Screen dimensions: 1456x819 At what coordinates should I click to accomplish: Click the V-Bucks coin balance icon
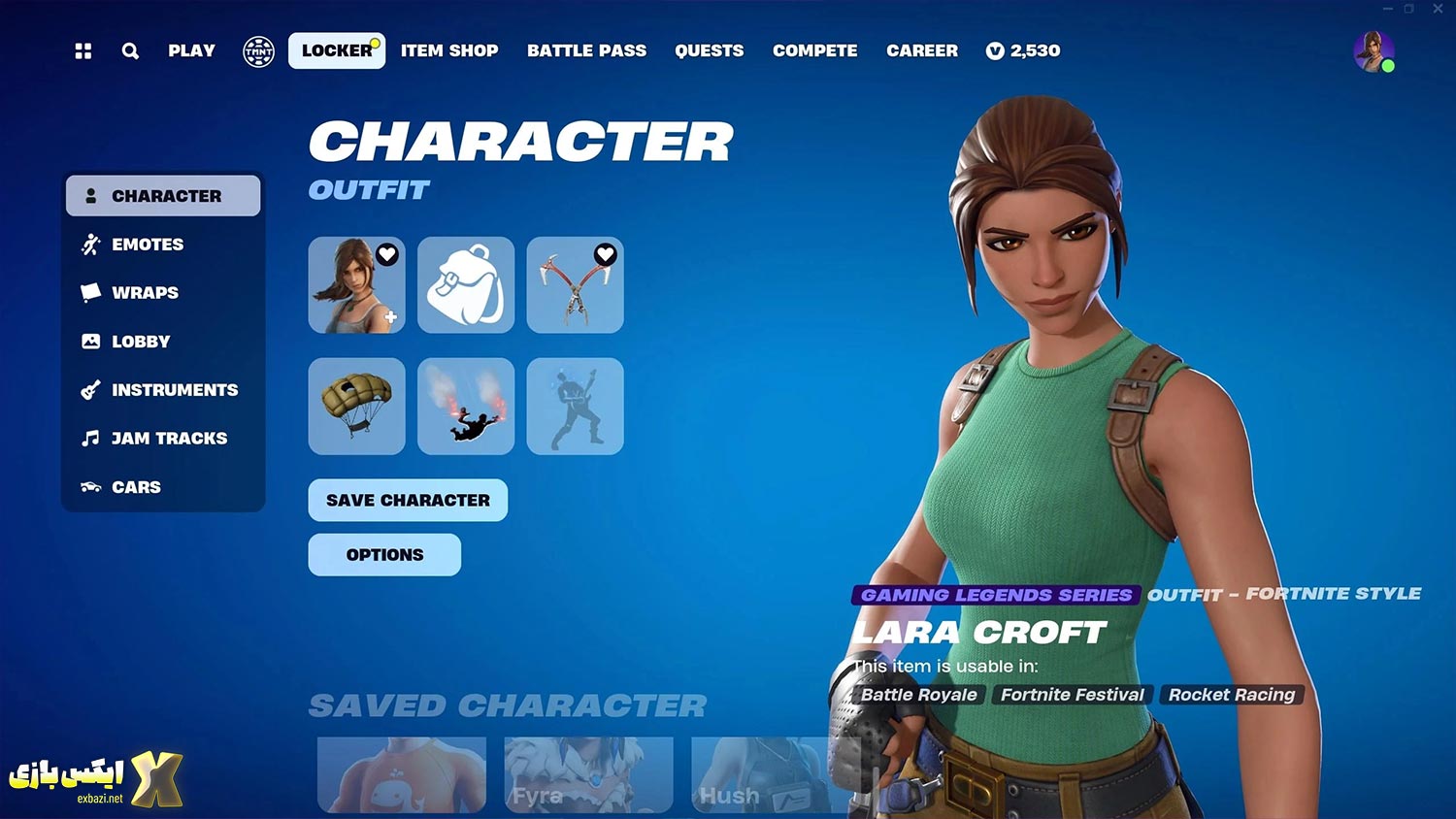tap(995, 51)
